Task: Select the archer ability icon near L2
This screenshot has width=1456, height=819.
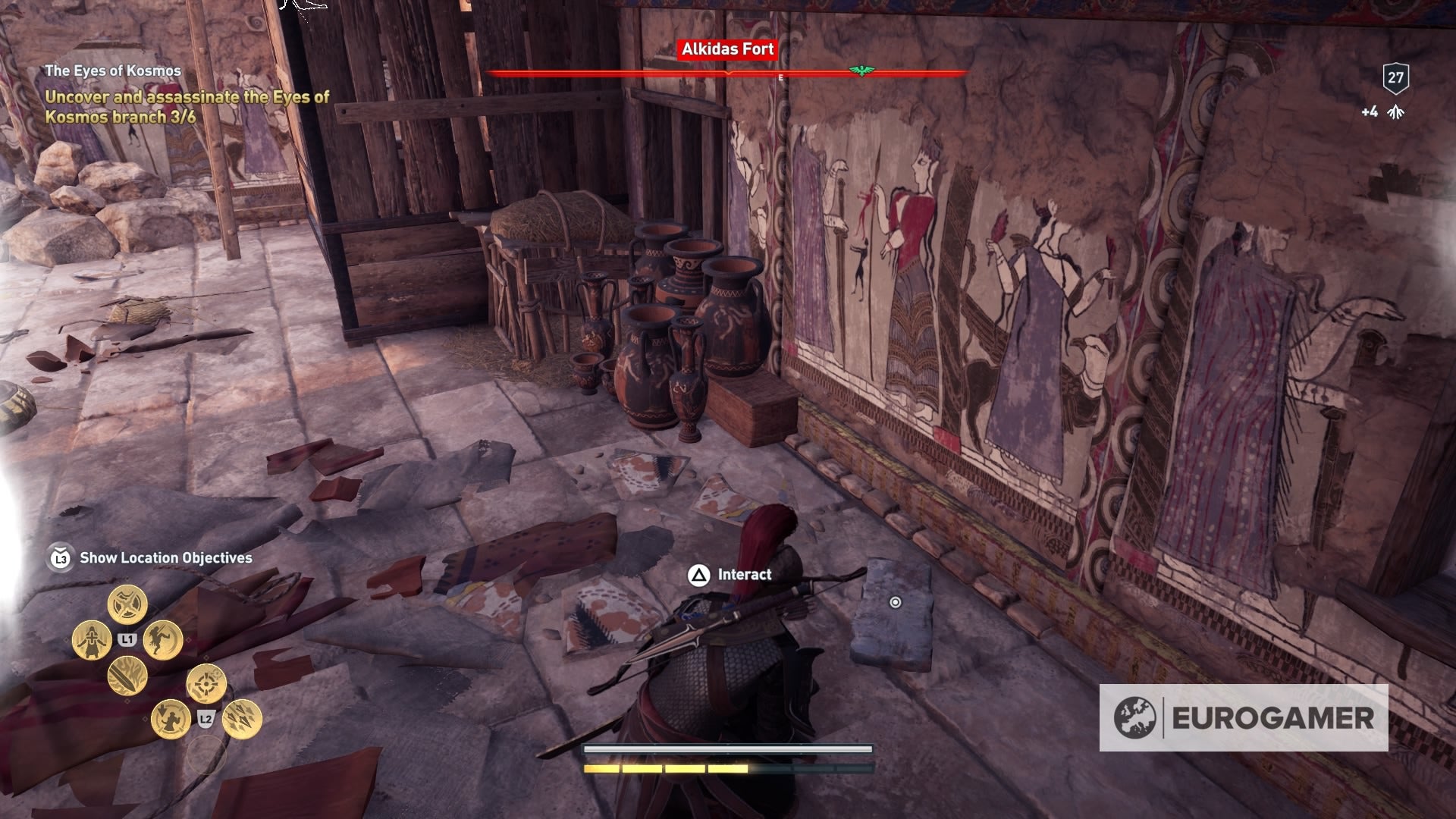Action: click(x=170, y=720)
